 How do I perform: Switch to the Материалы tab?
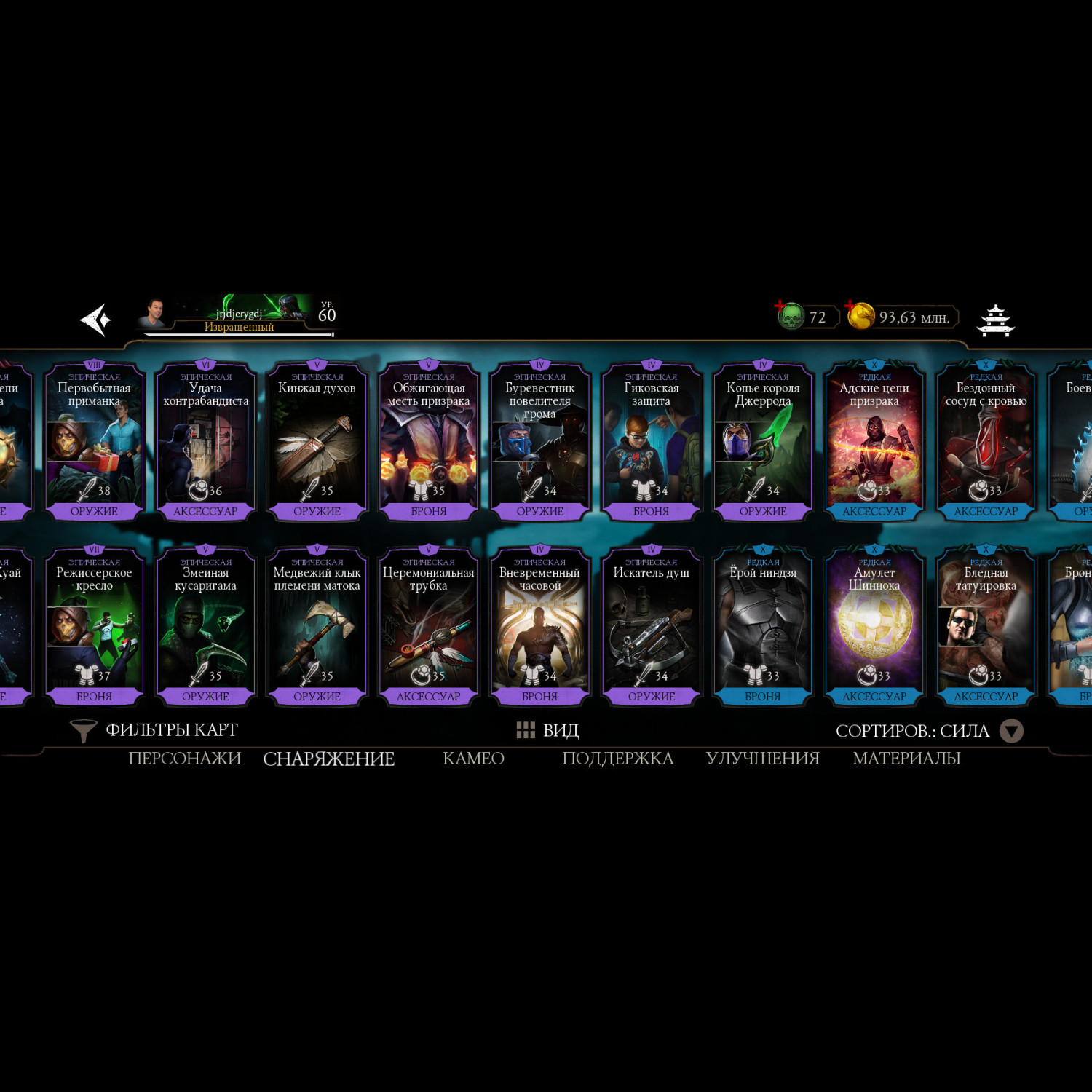tap(906, 759)
